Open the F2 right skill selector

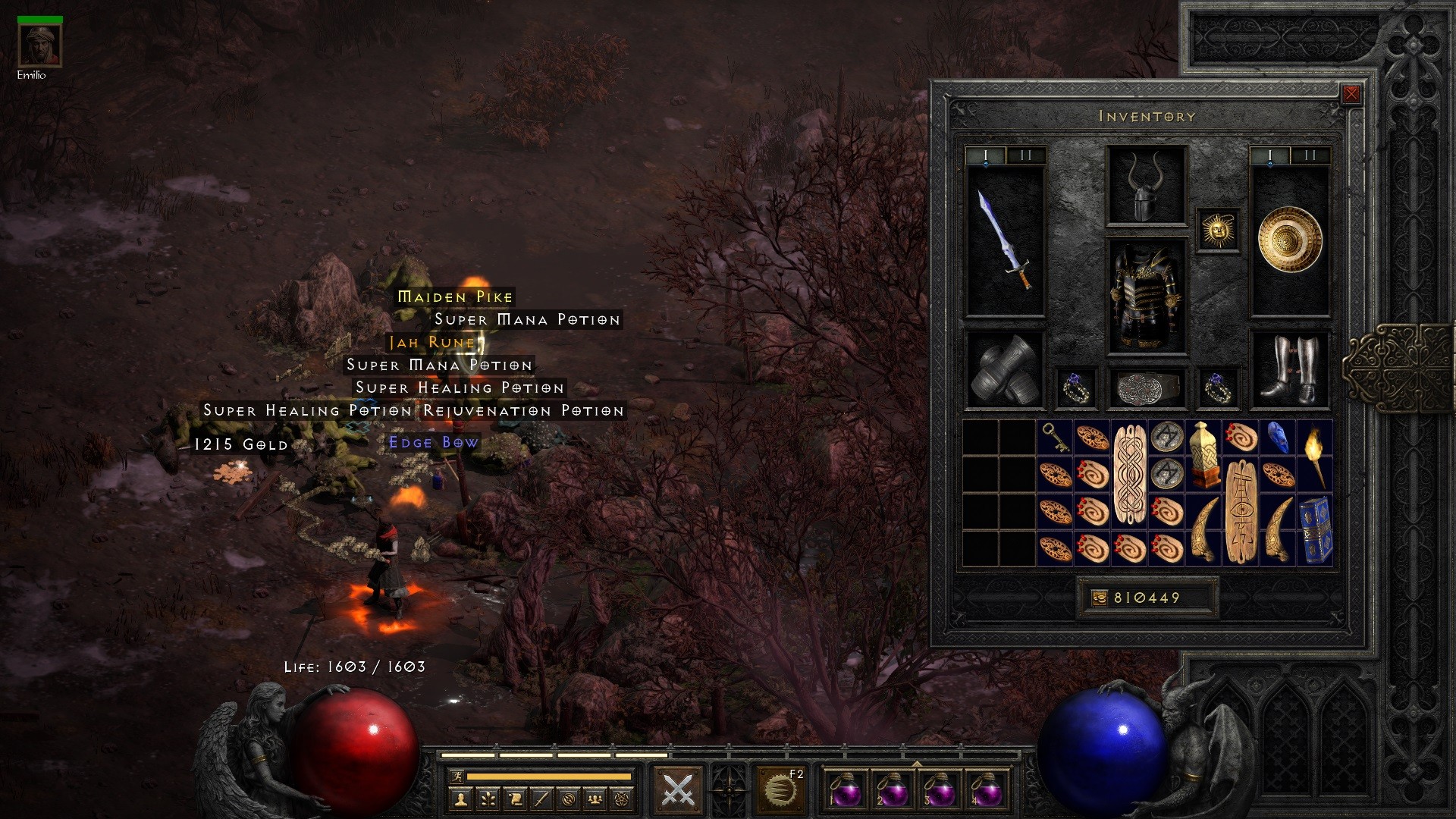coord(780,790)
